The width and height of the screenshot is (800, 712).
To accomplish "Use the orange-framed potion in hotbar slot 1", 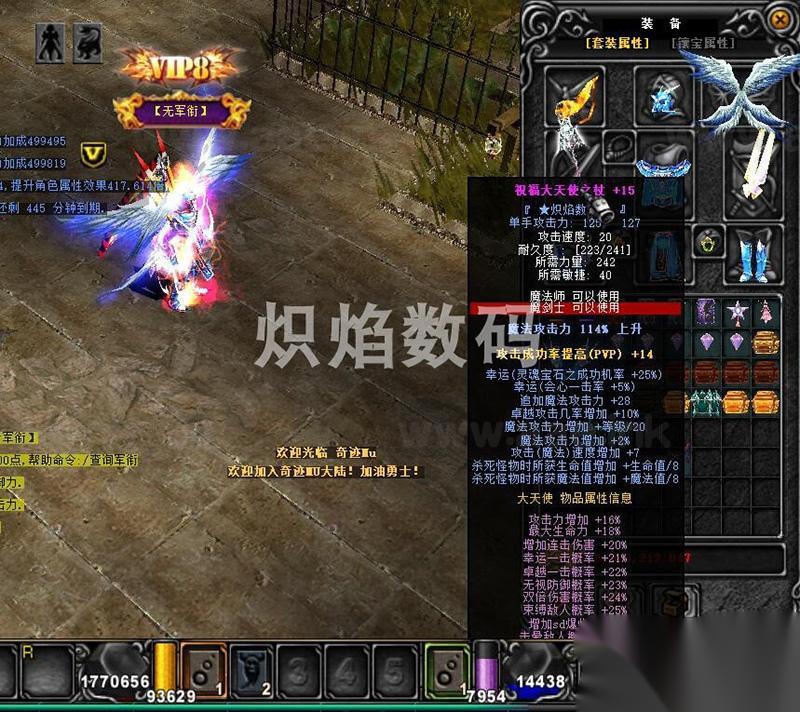I will click(202, 669).
